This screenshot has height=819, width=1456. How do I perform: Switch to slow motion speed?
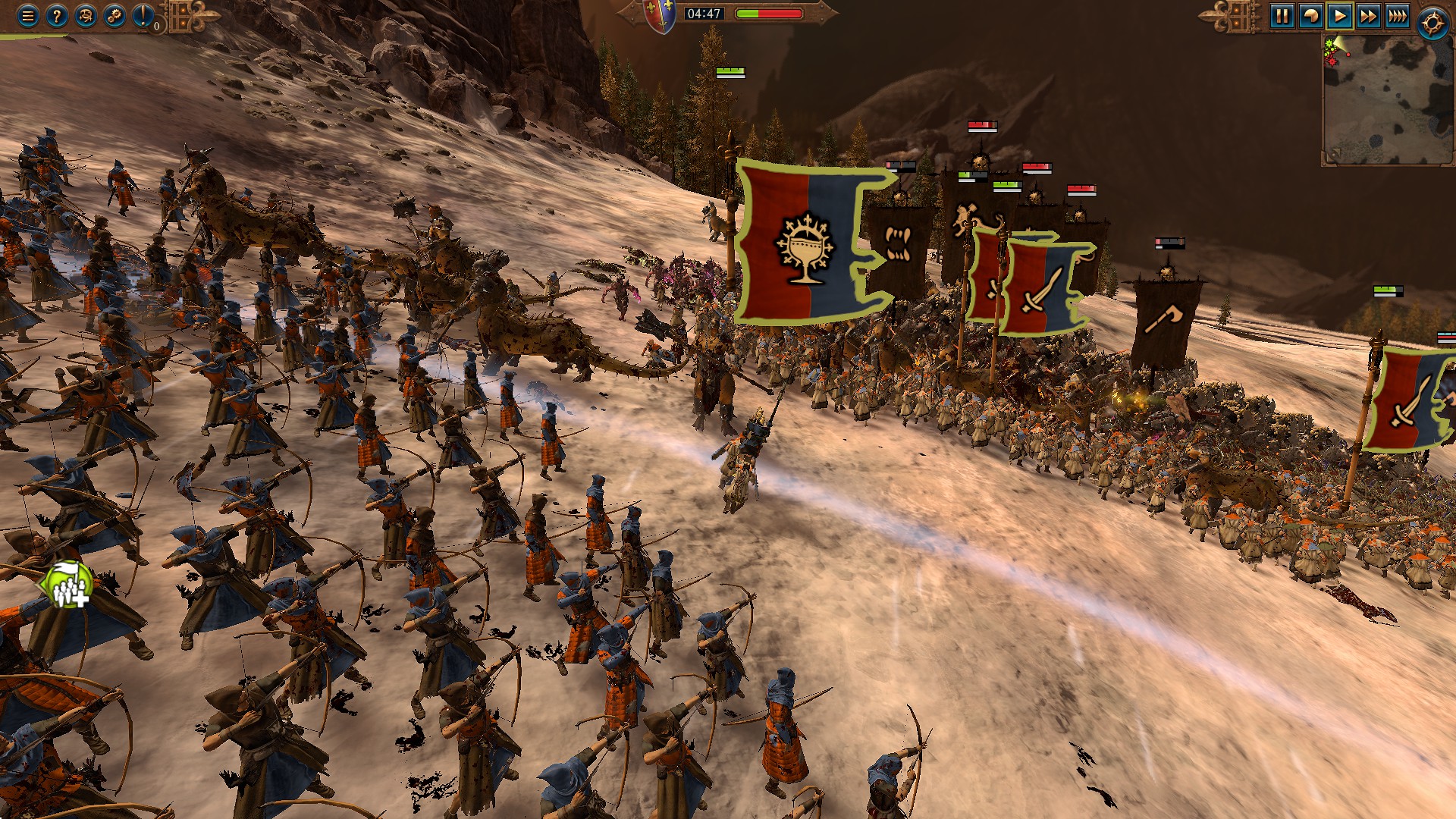(1310, 16)
